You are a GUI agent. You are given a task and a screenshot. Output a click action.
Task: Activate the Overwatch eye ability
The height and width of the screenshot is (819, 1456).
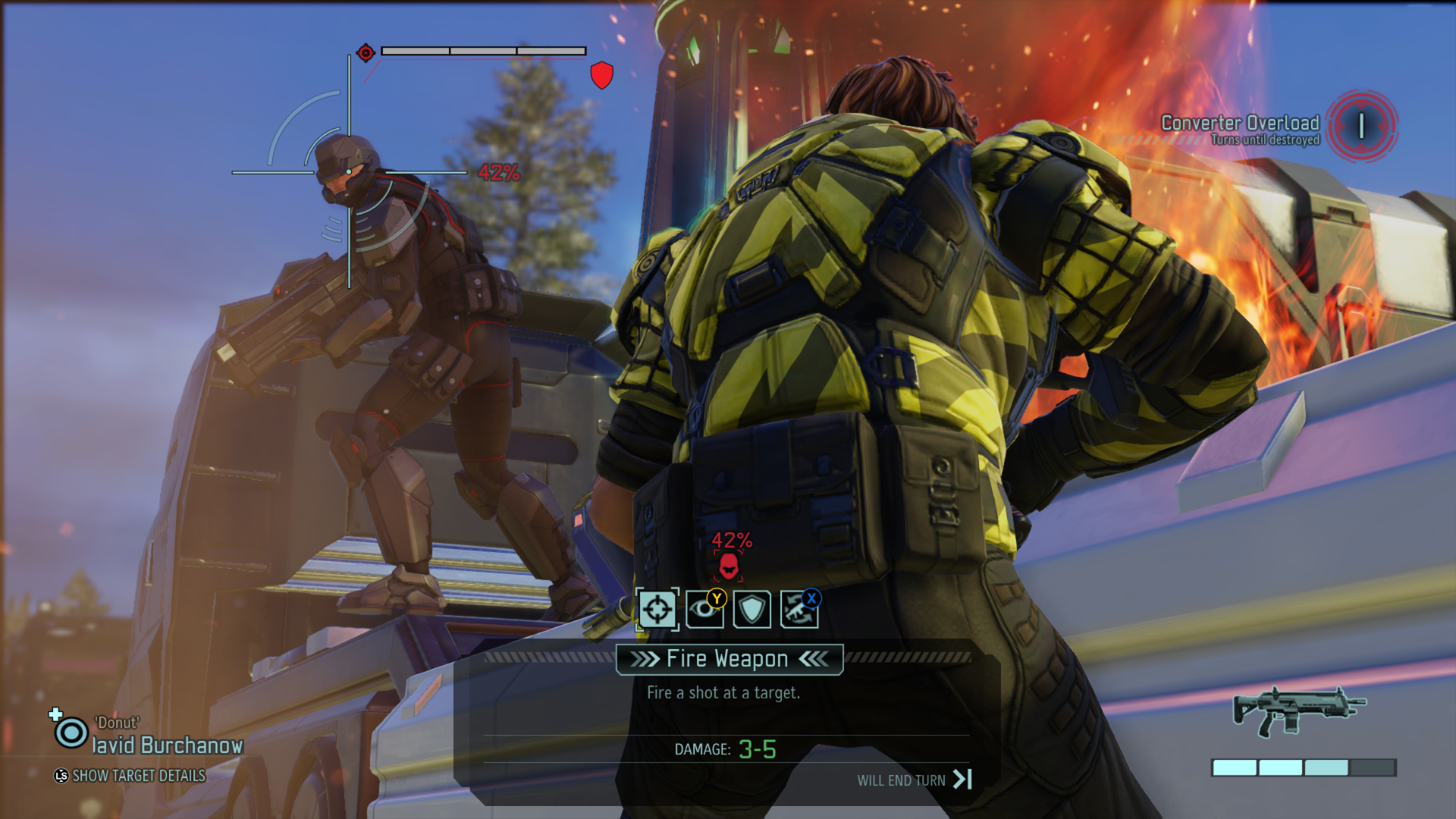coord(704,610)
